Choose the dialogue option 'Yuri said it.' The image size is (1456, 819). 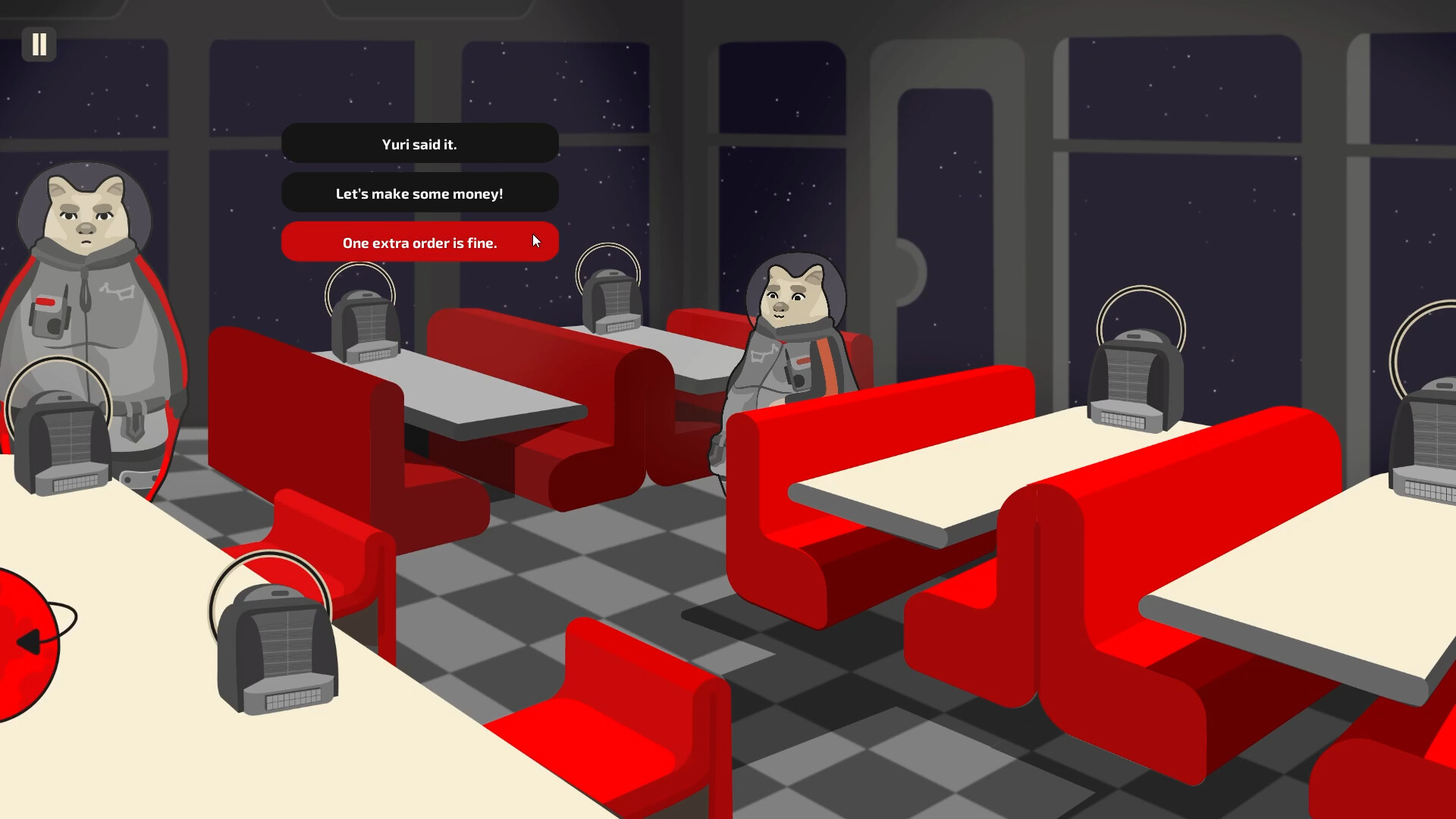(419, 144)
